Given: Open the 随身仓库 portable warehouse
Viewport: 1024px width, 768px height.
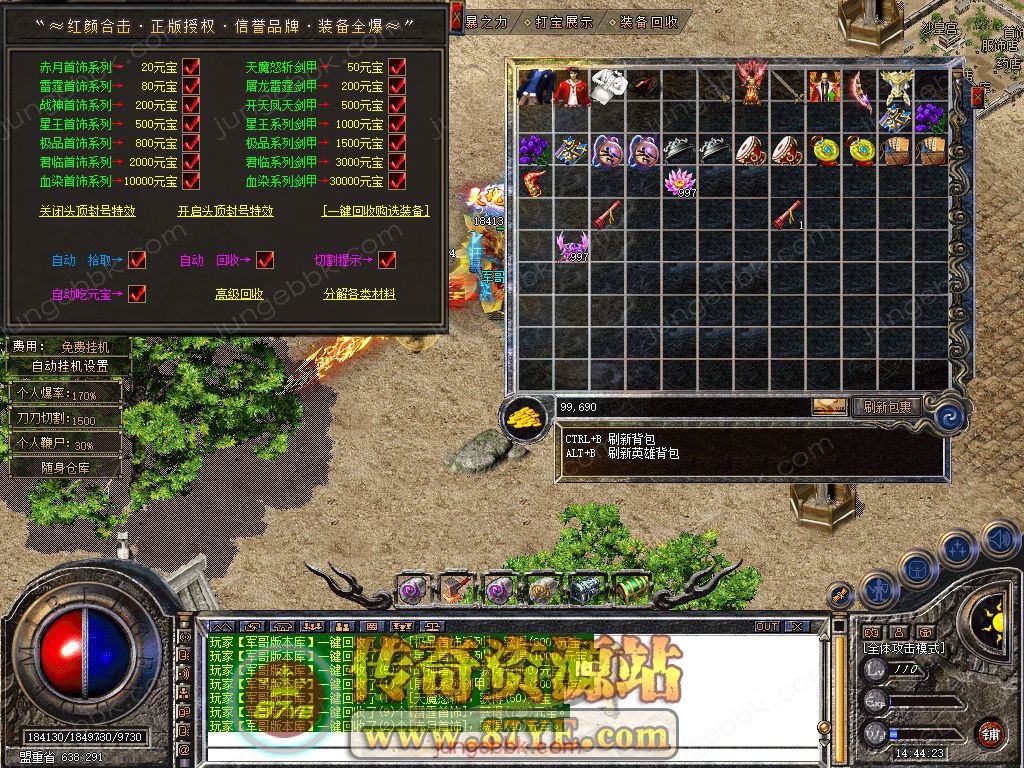Looking at the screenshot, I should point(68,467).
